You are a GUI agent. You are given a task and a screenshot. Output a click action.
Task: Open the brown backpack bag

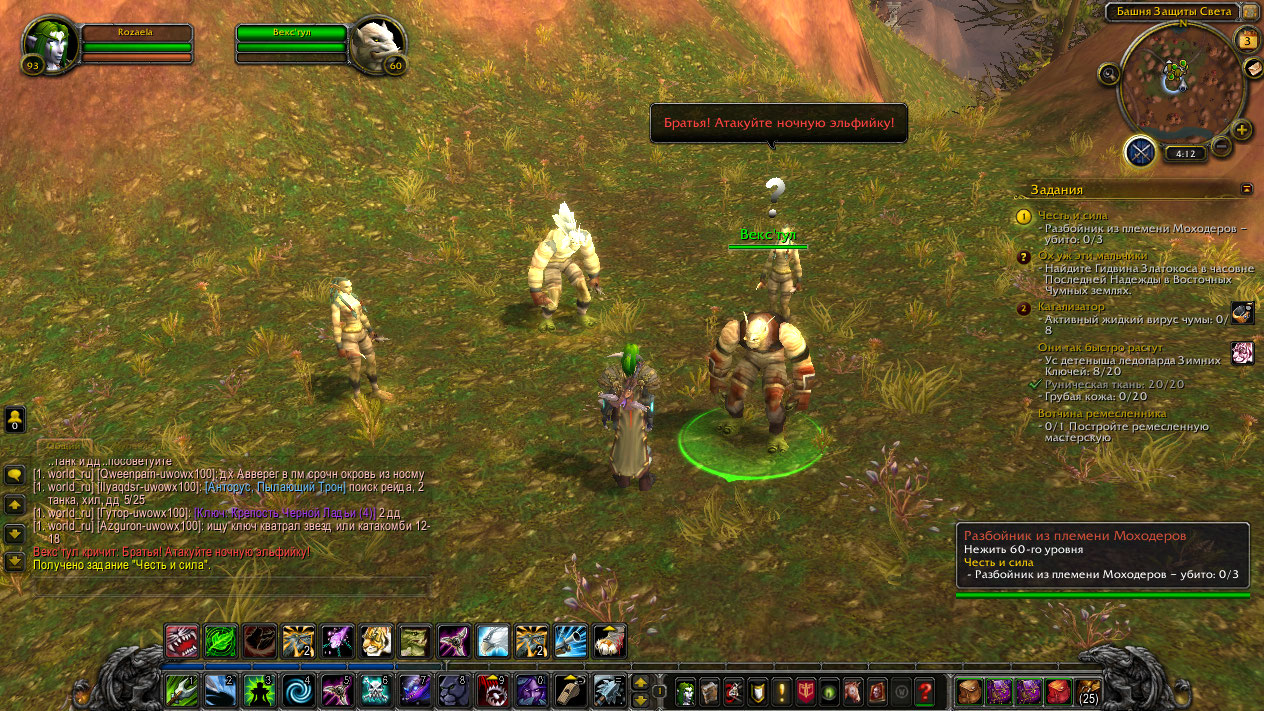point(969,690)
